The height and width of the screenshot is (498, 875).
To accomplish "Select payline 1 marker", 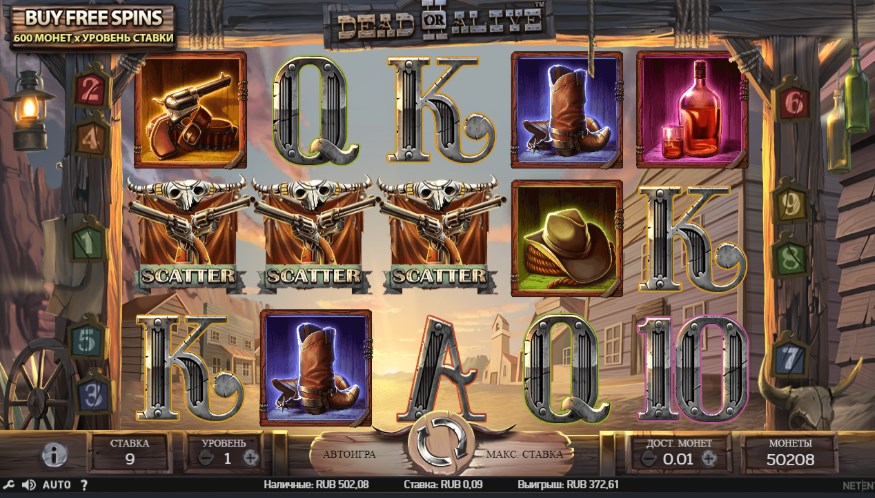I will [x=89, y=242].
